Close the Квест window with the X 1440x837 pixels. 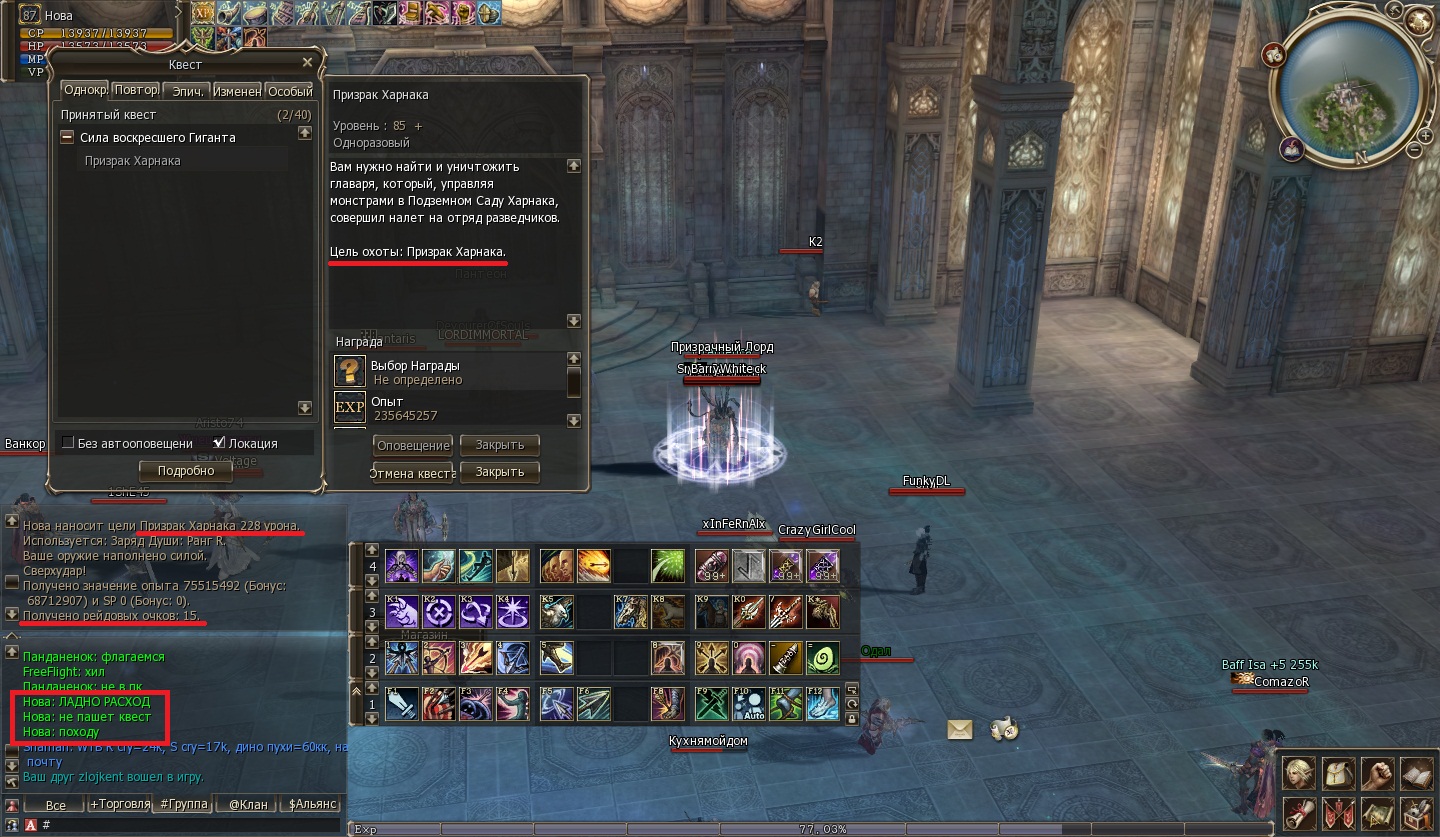click(x=307, y=63)
